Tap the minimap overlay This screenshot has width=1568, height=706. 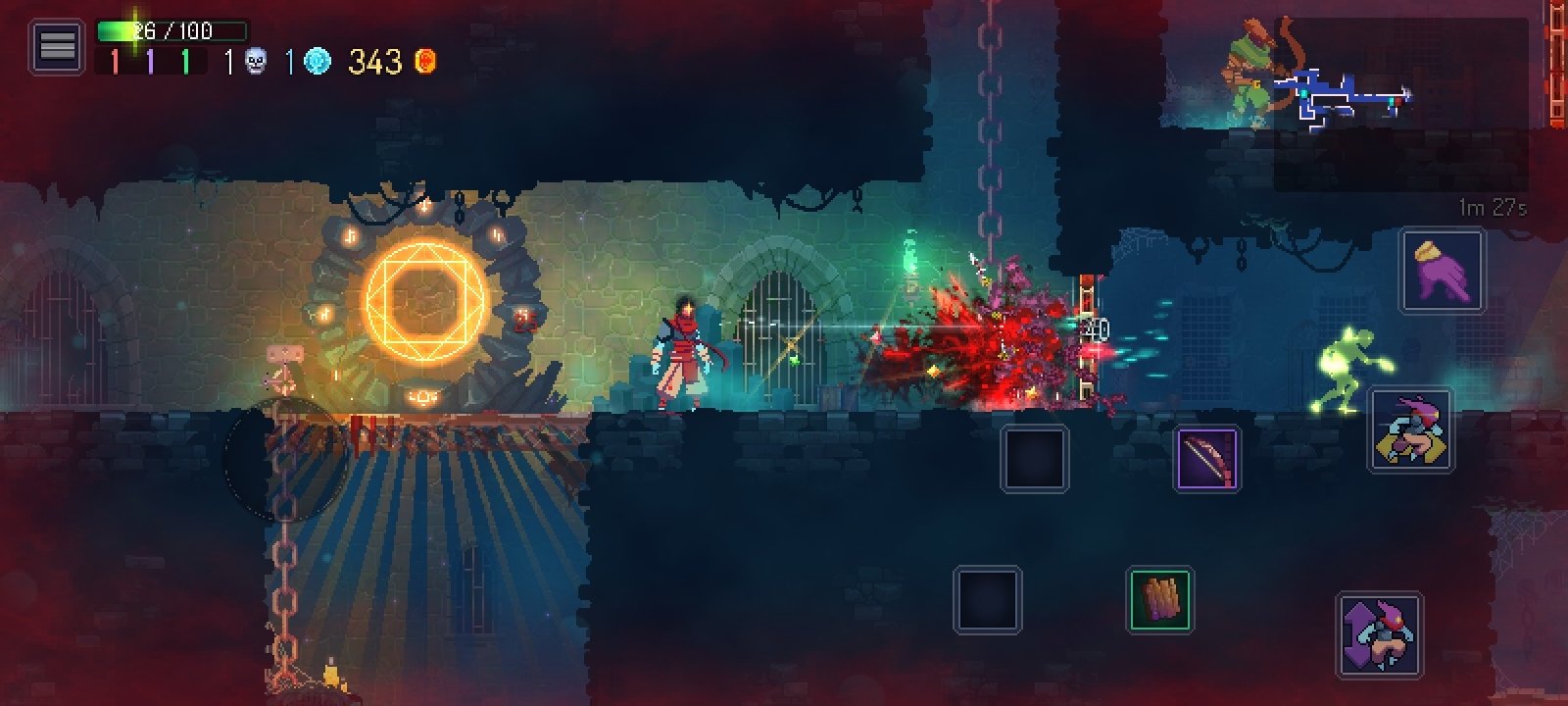pos(1350,98)
